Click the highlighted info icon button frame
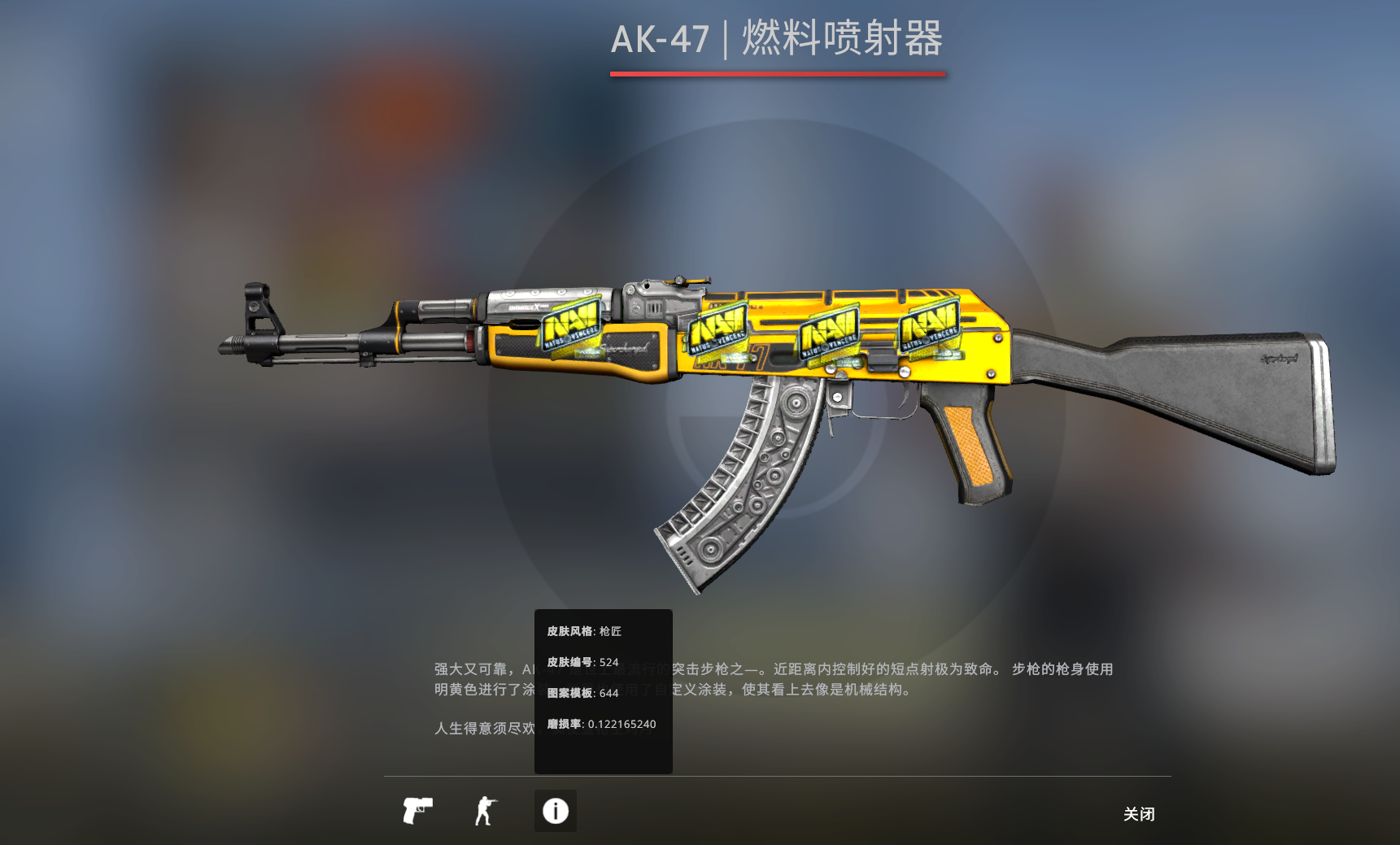 (x=554, y=810)
